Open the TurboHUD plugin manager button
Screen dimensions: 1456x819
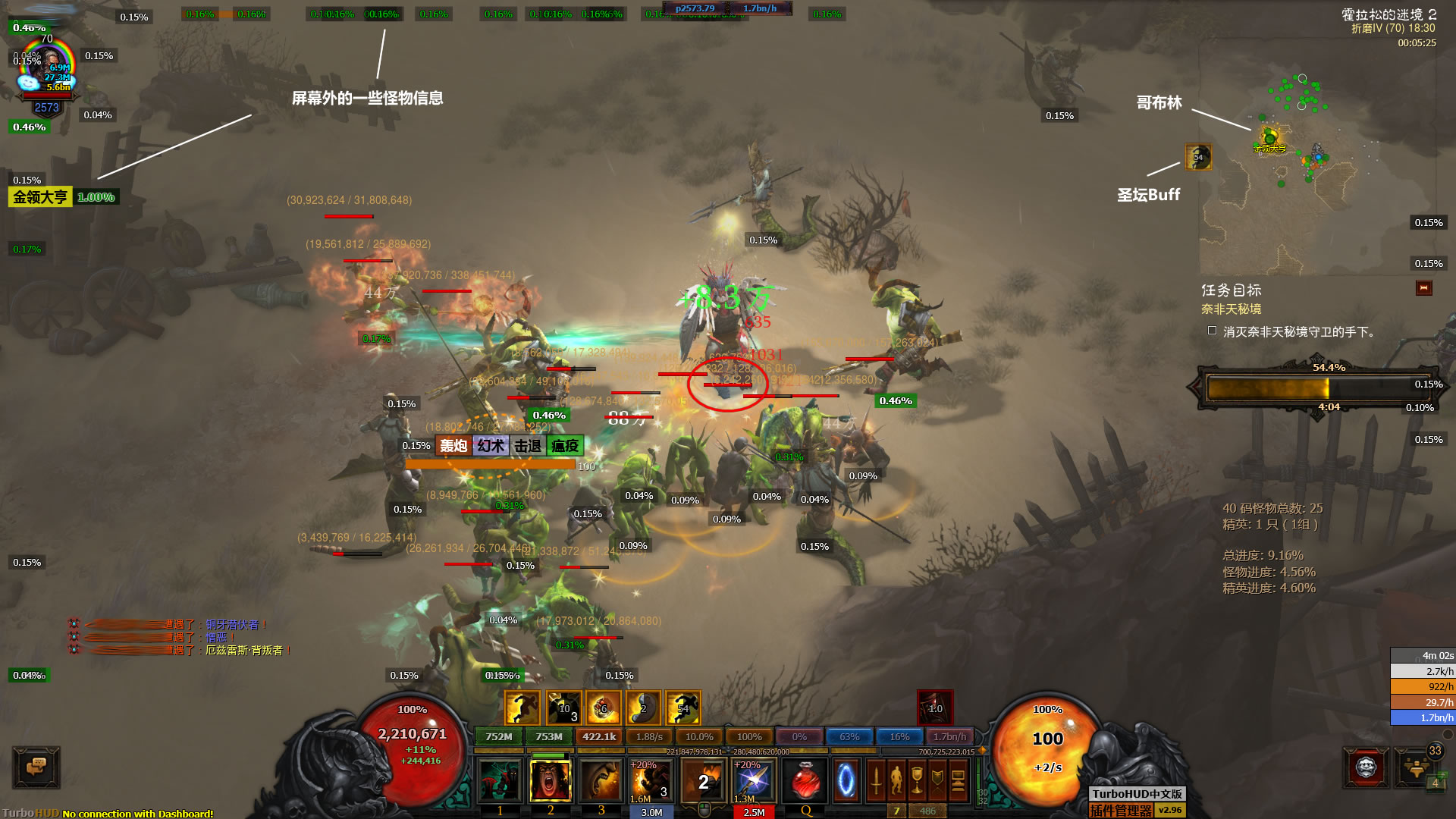pyautogui.click(x=1122, y=810)
